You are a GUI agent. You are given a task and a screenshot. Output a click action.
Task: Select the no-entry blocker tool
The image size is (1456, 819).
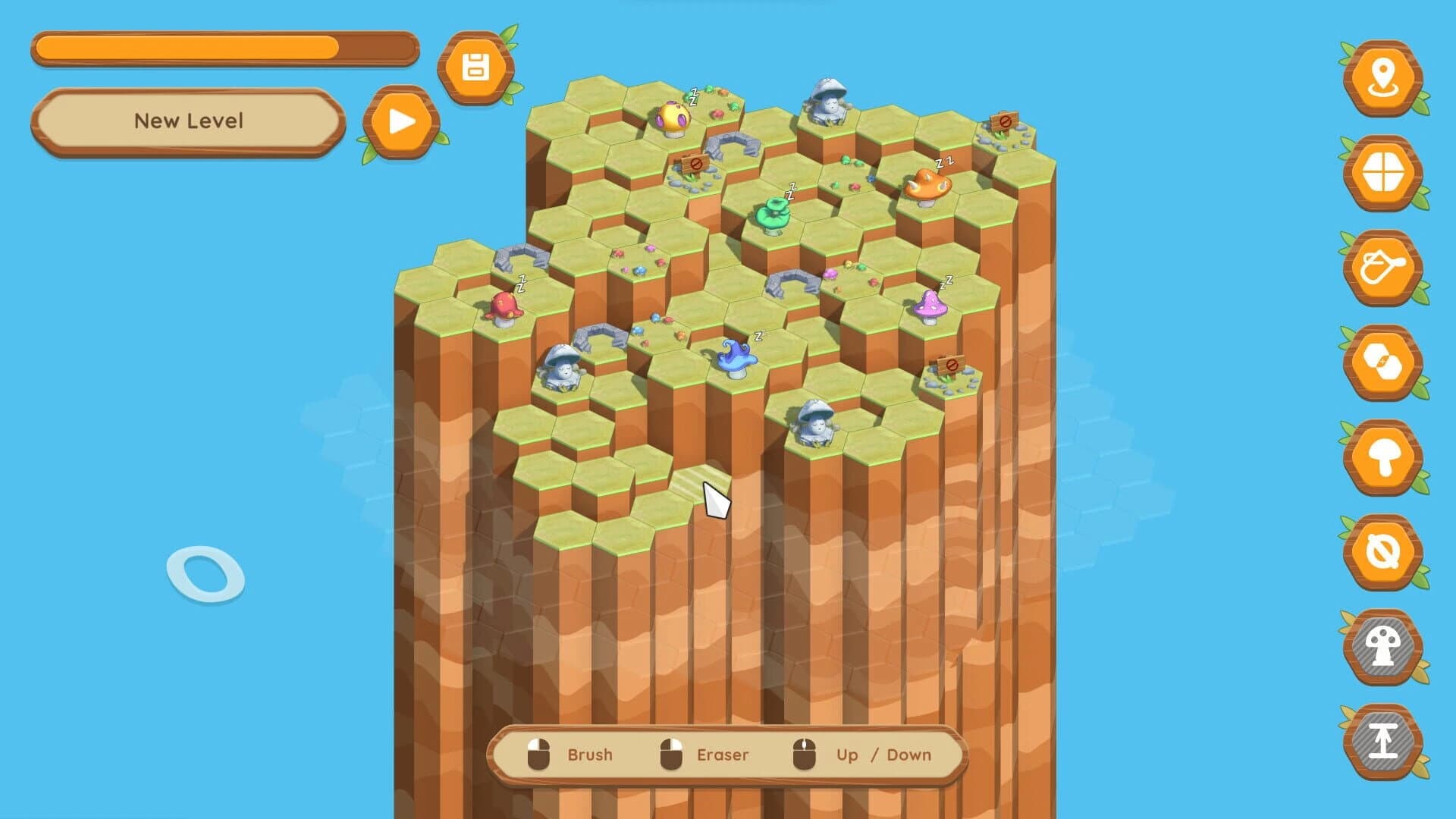pos(1384,552)
